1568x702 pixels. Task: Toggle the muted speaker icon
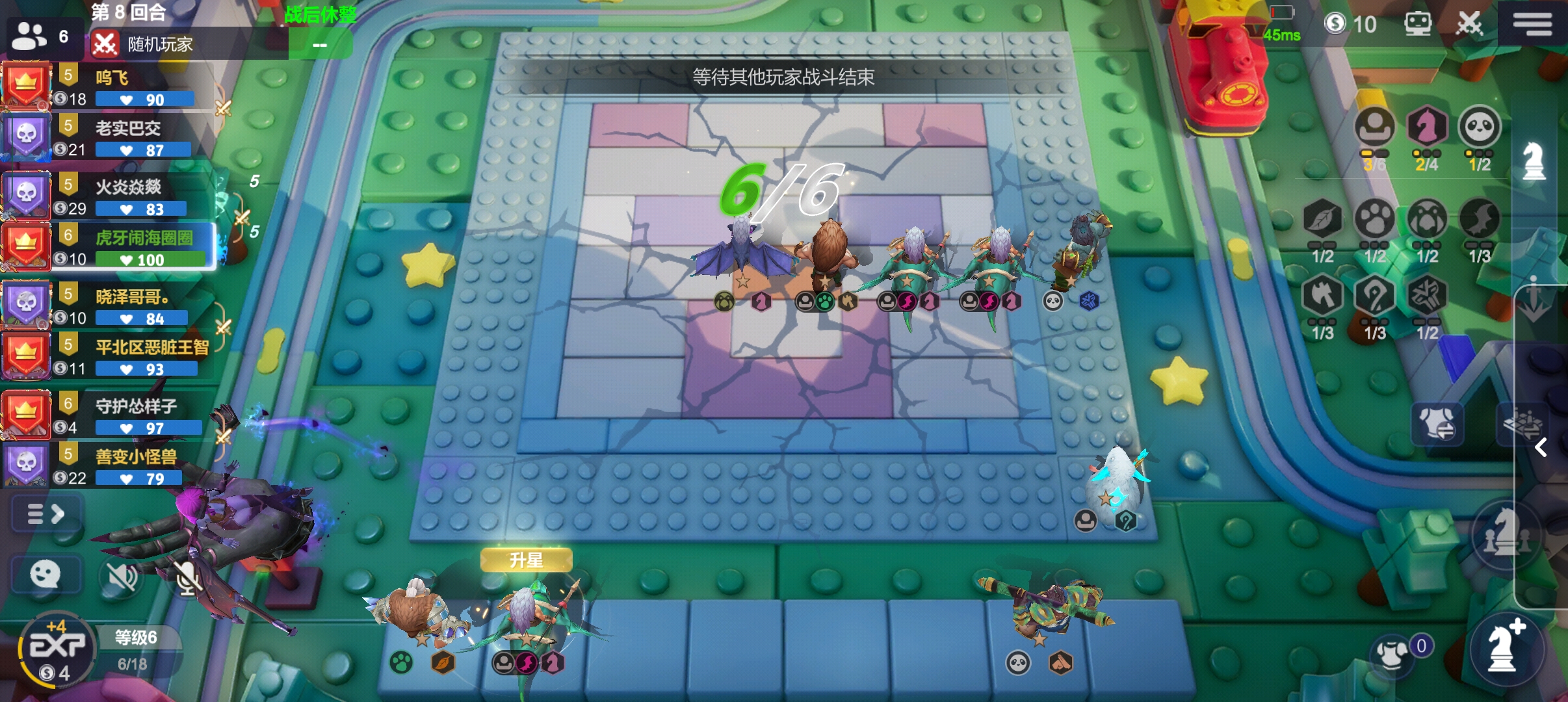point(122,576)
